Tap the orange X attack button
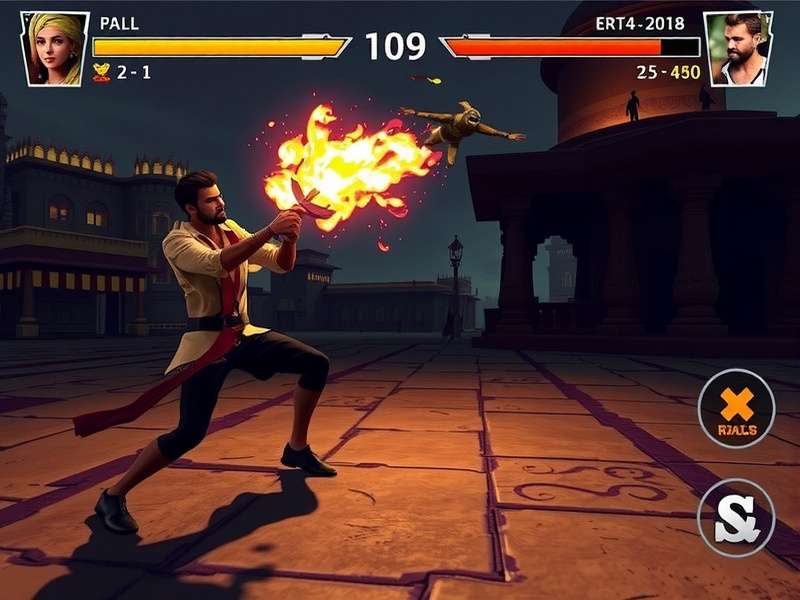This screenshot has height=600, width=800. coord(737,409)
